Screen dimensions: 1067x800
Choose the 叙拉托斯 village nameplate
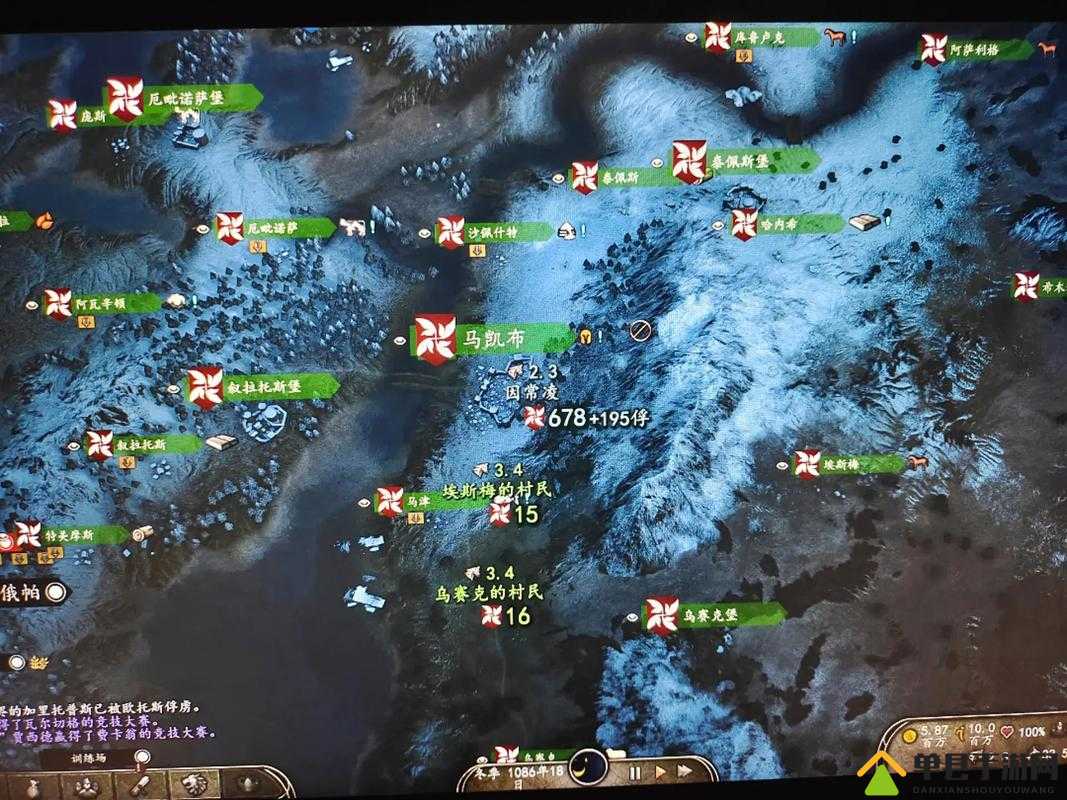(x=145, y=445)
